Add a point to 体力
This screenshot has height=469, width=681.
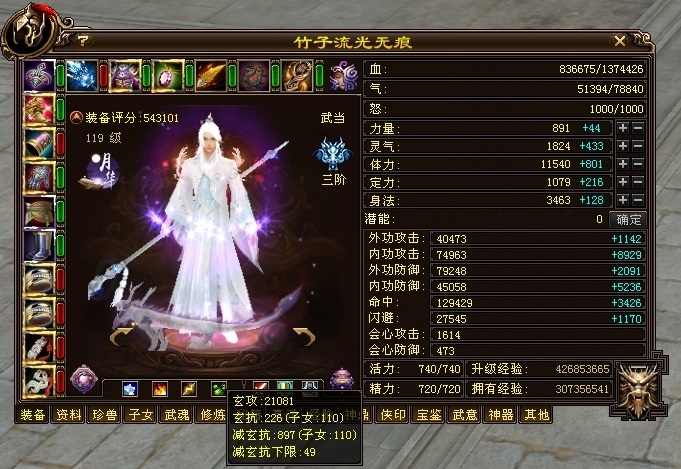click(622, 164)
